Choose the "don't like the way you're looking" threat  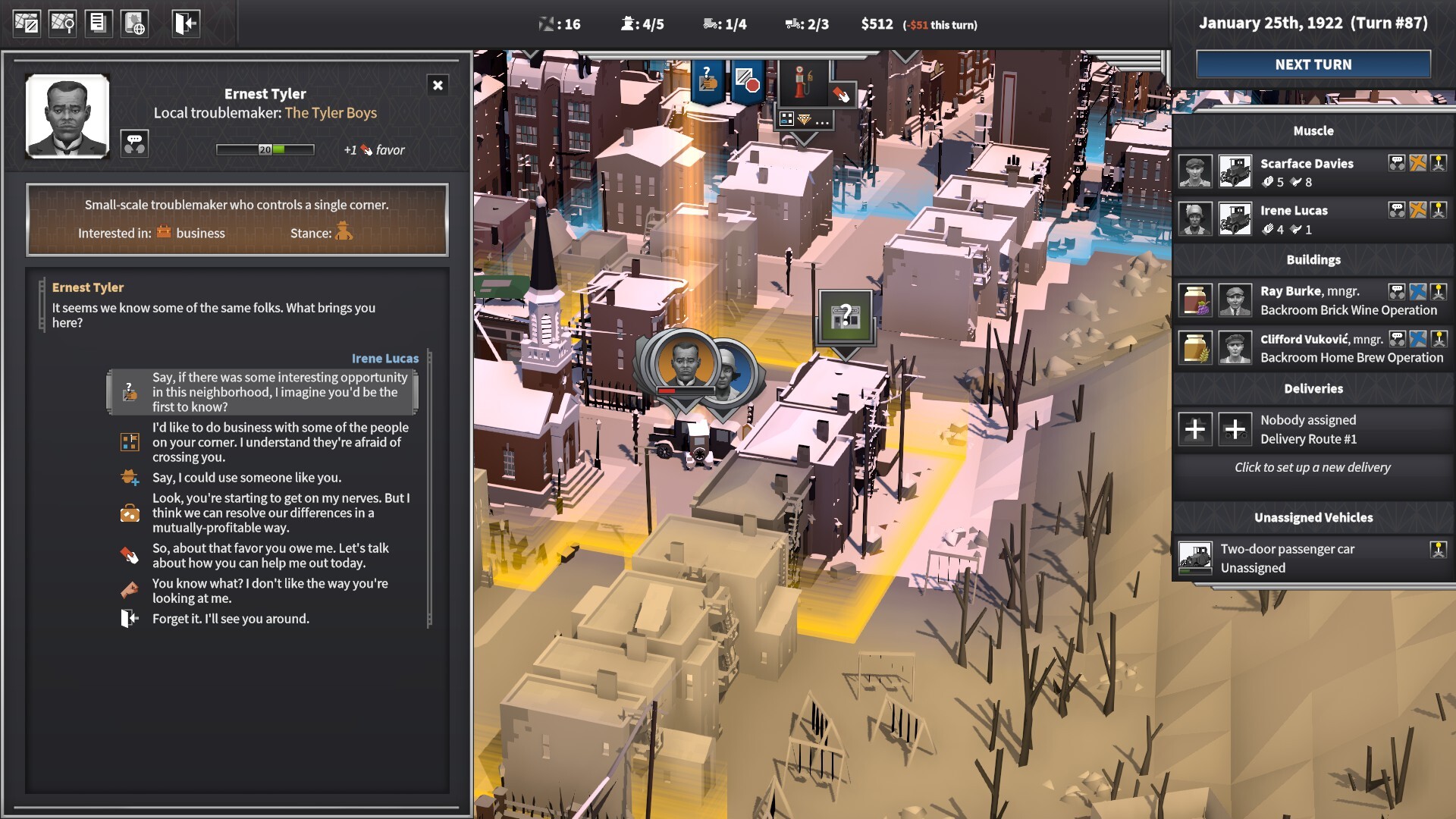click(269, 591)
